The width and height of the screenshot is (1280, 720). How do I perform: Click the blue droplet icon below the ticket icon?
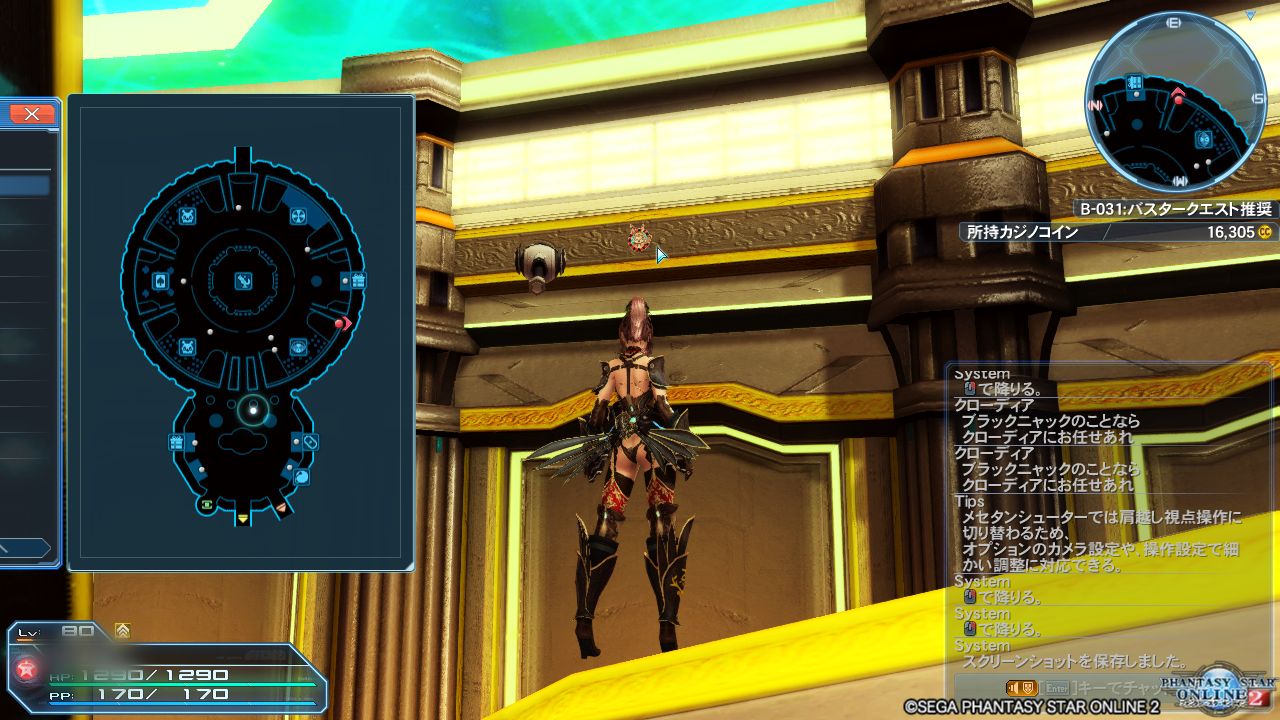[x=302, y=475]
